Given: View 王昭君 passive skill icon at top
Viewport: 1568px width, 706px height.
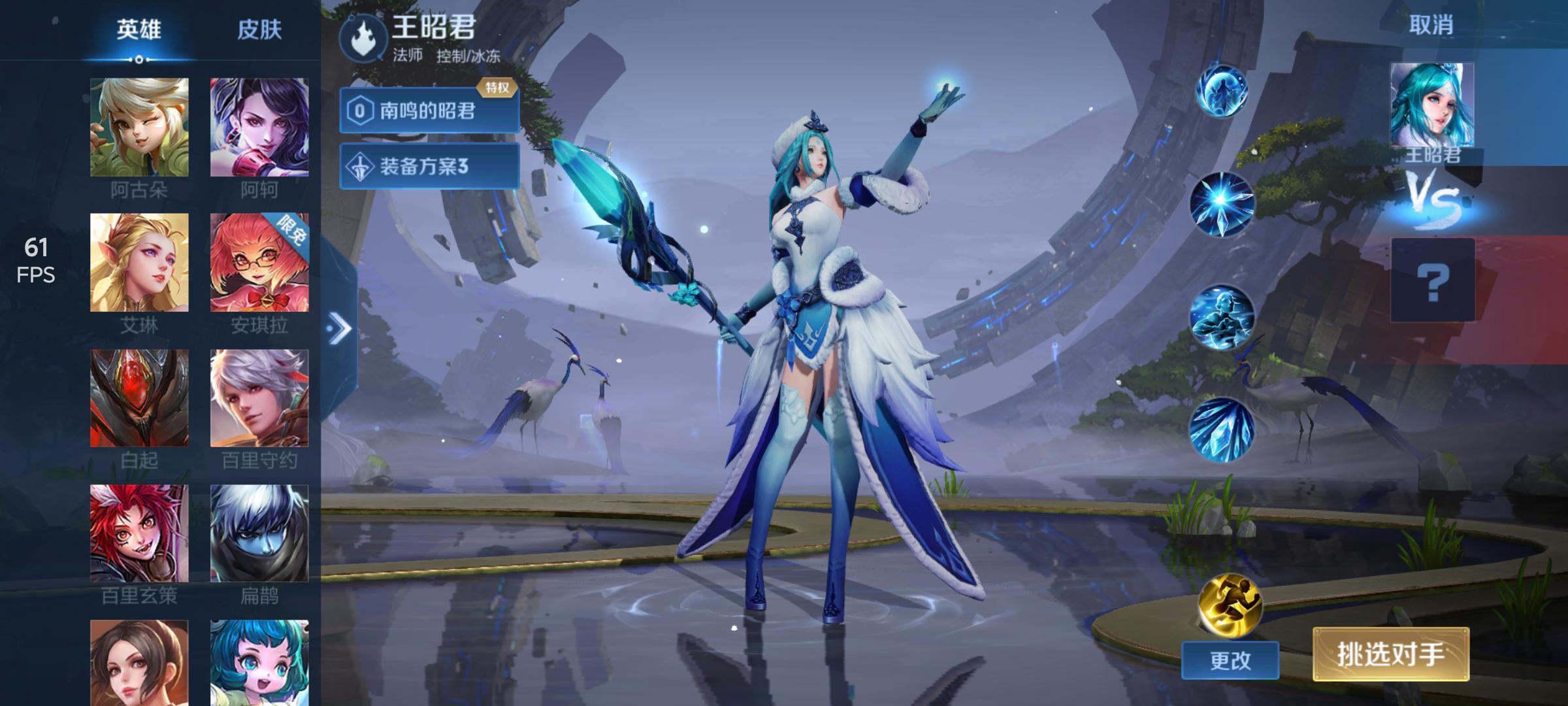Looking at the screenshot, I should (x=1222, y=91).
